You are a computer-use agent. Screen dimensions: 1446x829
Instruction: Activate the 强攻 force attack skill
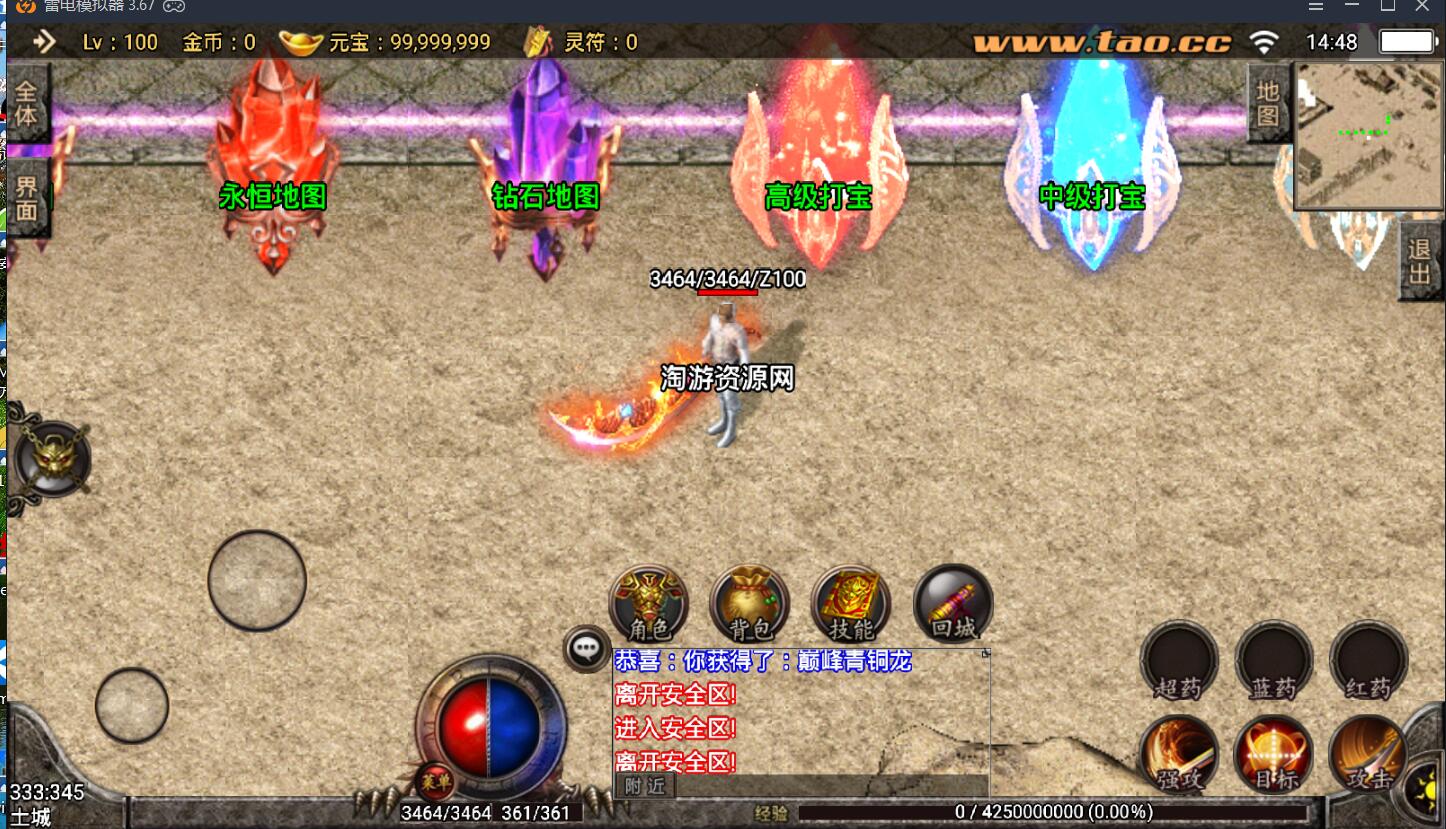coord(1179,755)
